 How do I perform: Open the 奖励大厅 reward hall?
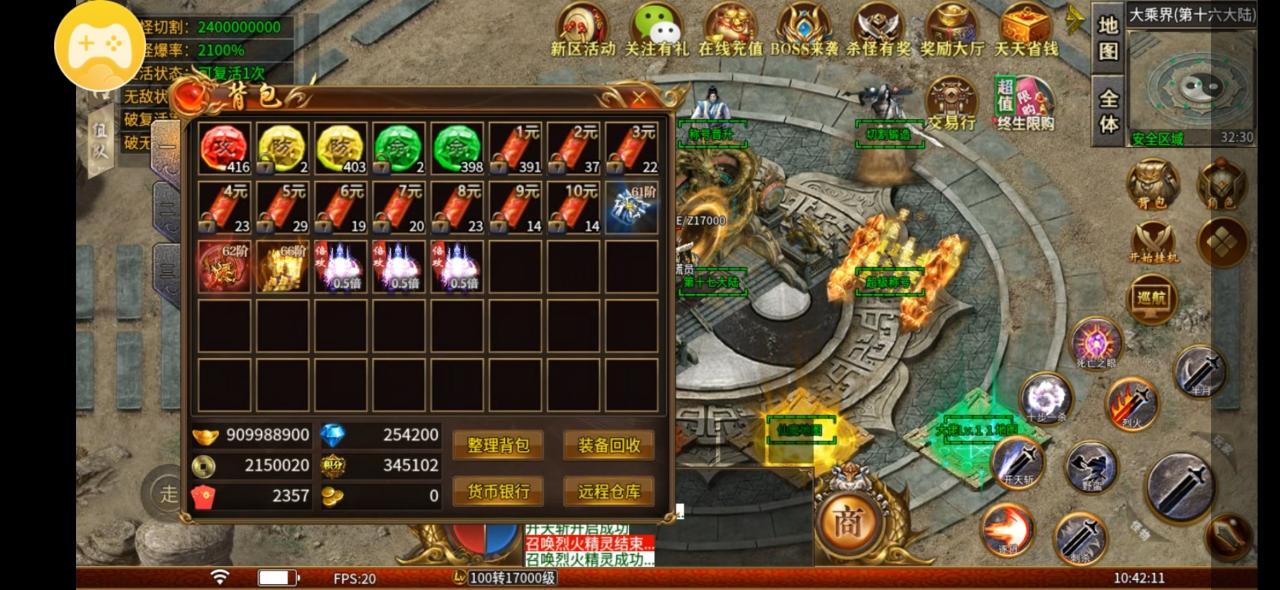(952, 29)
